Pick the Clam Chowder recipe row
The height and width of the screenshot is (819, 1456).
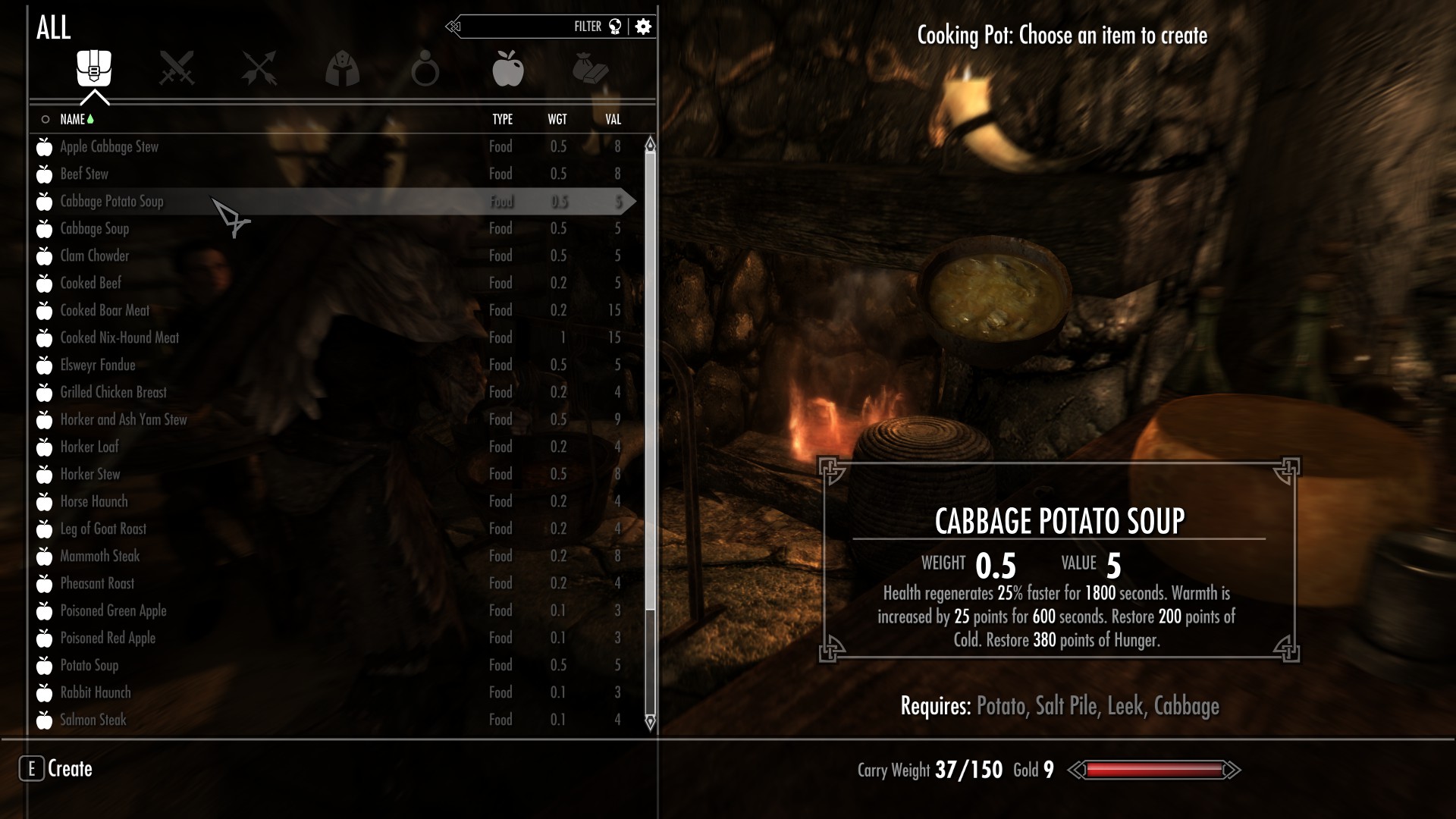(95, 256)
